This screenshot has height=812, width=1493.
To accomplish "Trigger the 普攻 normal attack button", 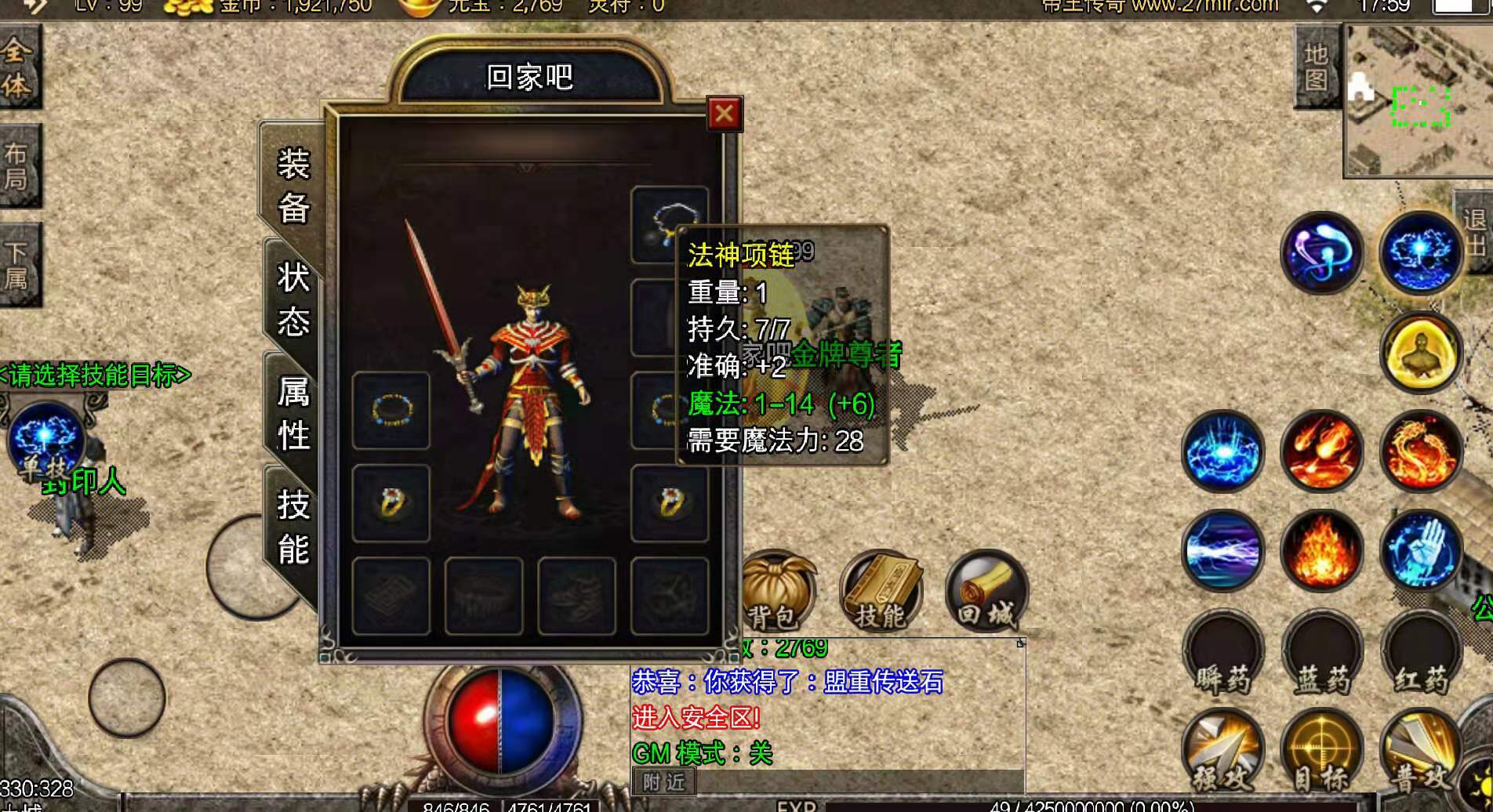I will coord(1421,752).
